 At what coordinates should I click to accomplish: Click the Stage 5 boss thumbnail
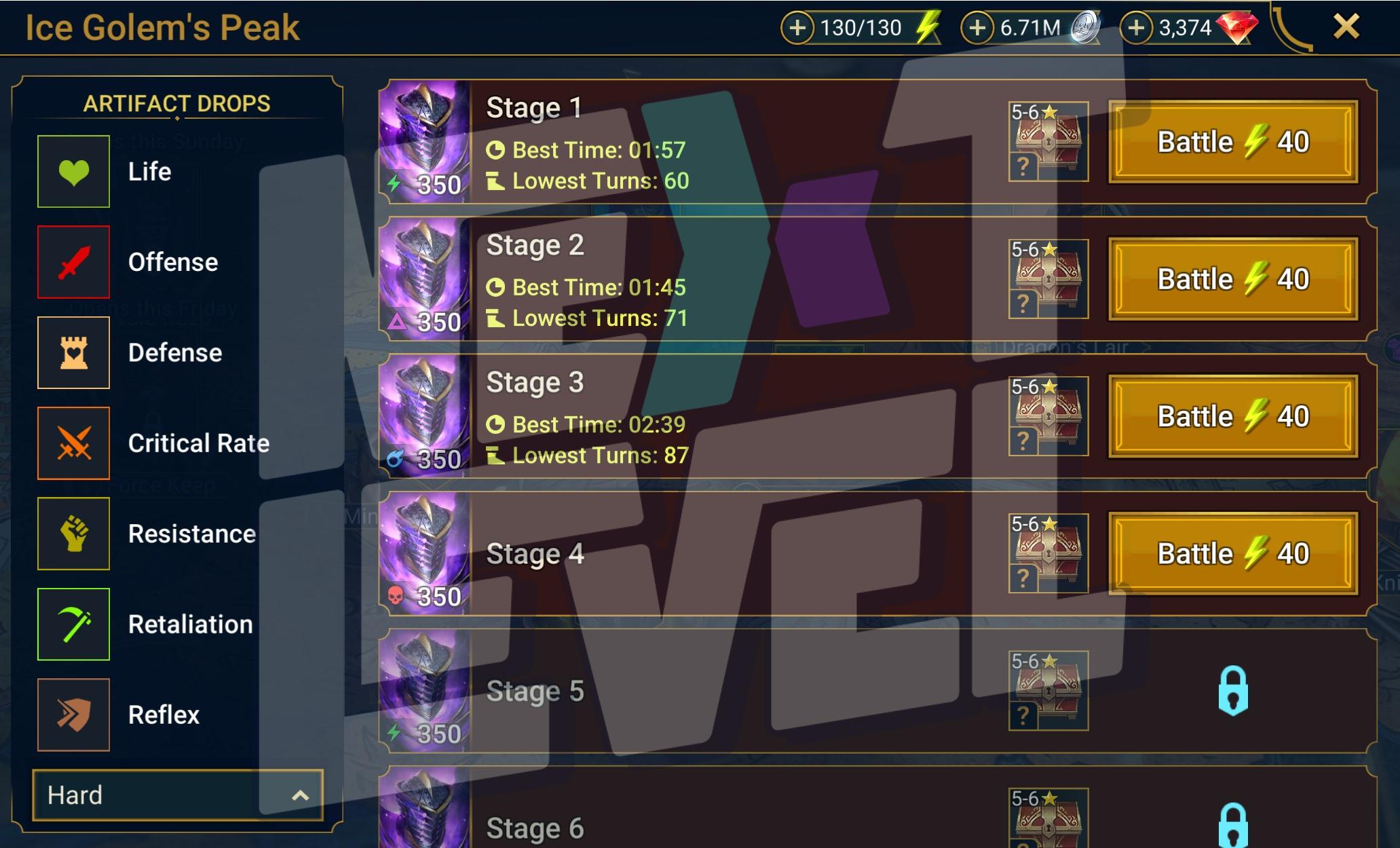pyautogui.click(x=423, y=690)
